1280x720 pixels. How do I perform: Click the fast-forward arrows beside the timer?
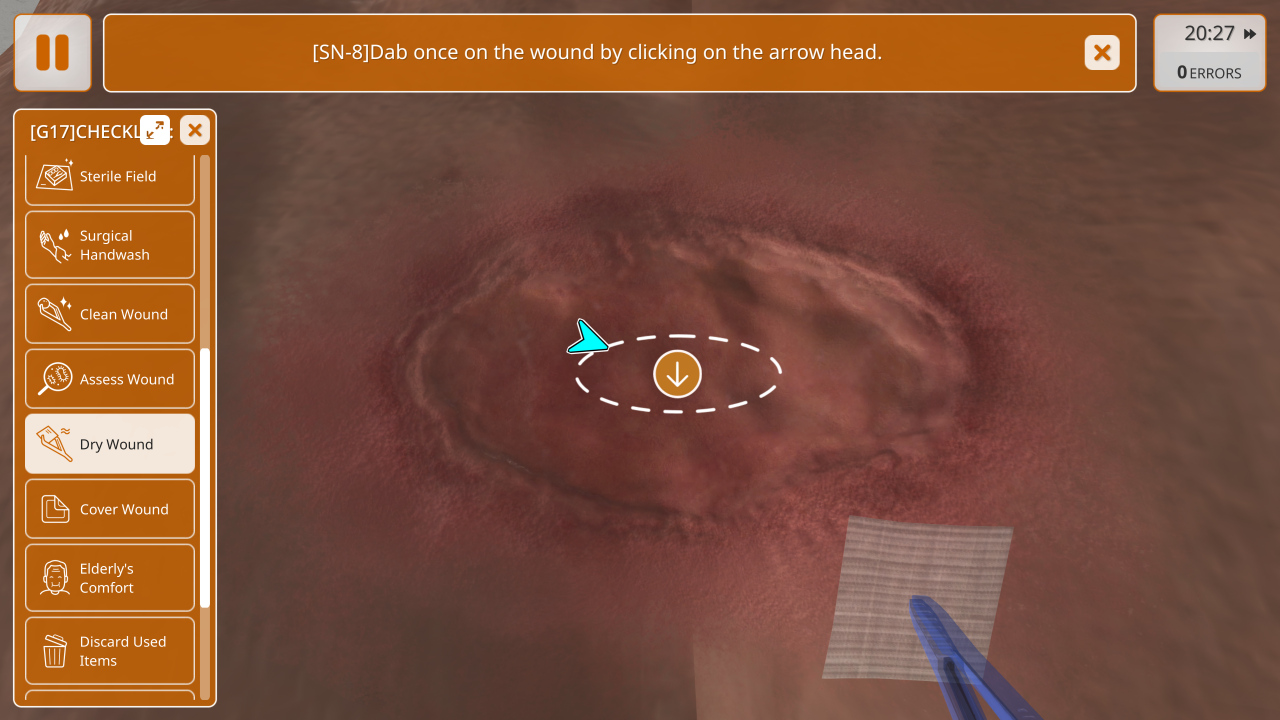tap(1250, 34)
